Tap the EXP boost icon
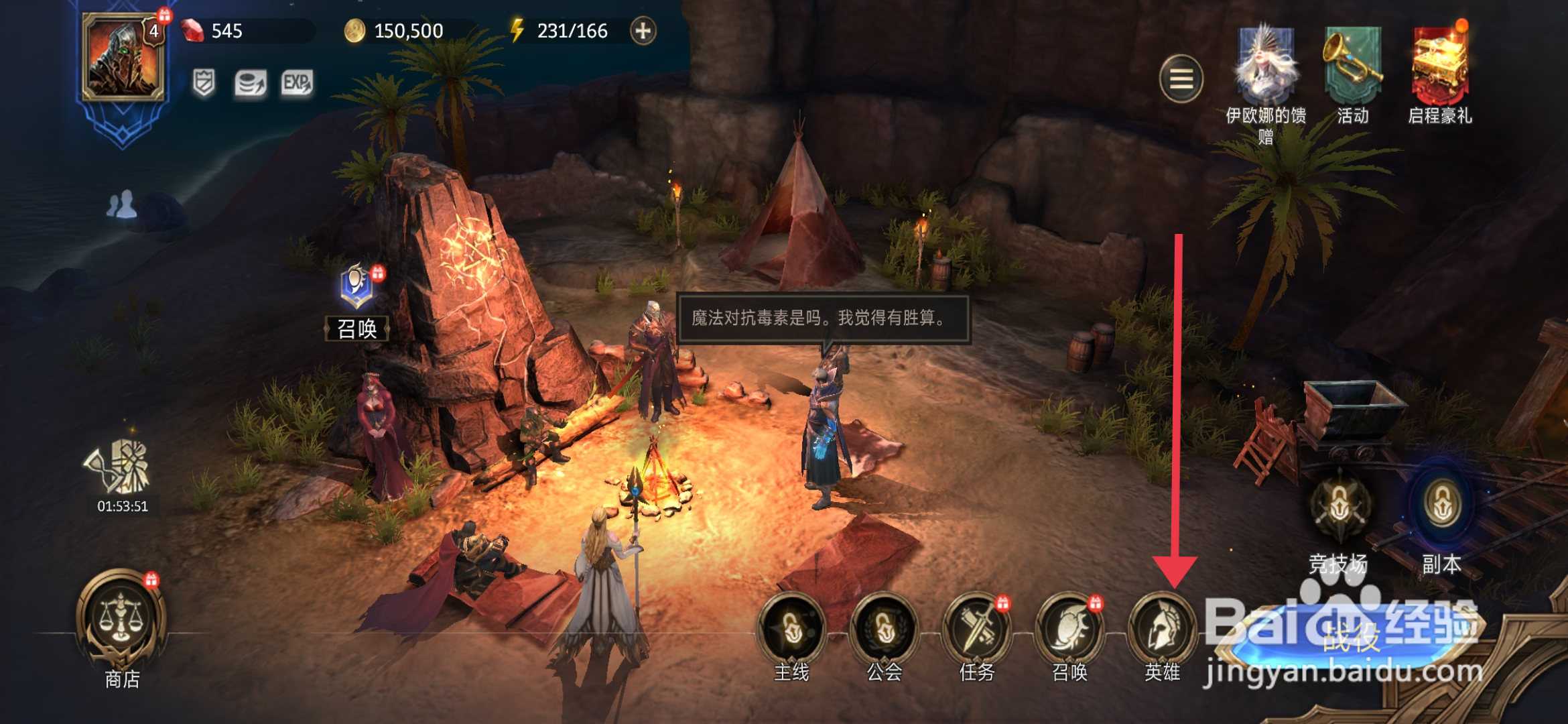1568x724 pixels. (297, 84)
